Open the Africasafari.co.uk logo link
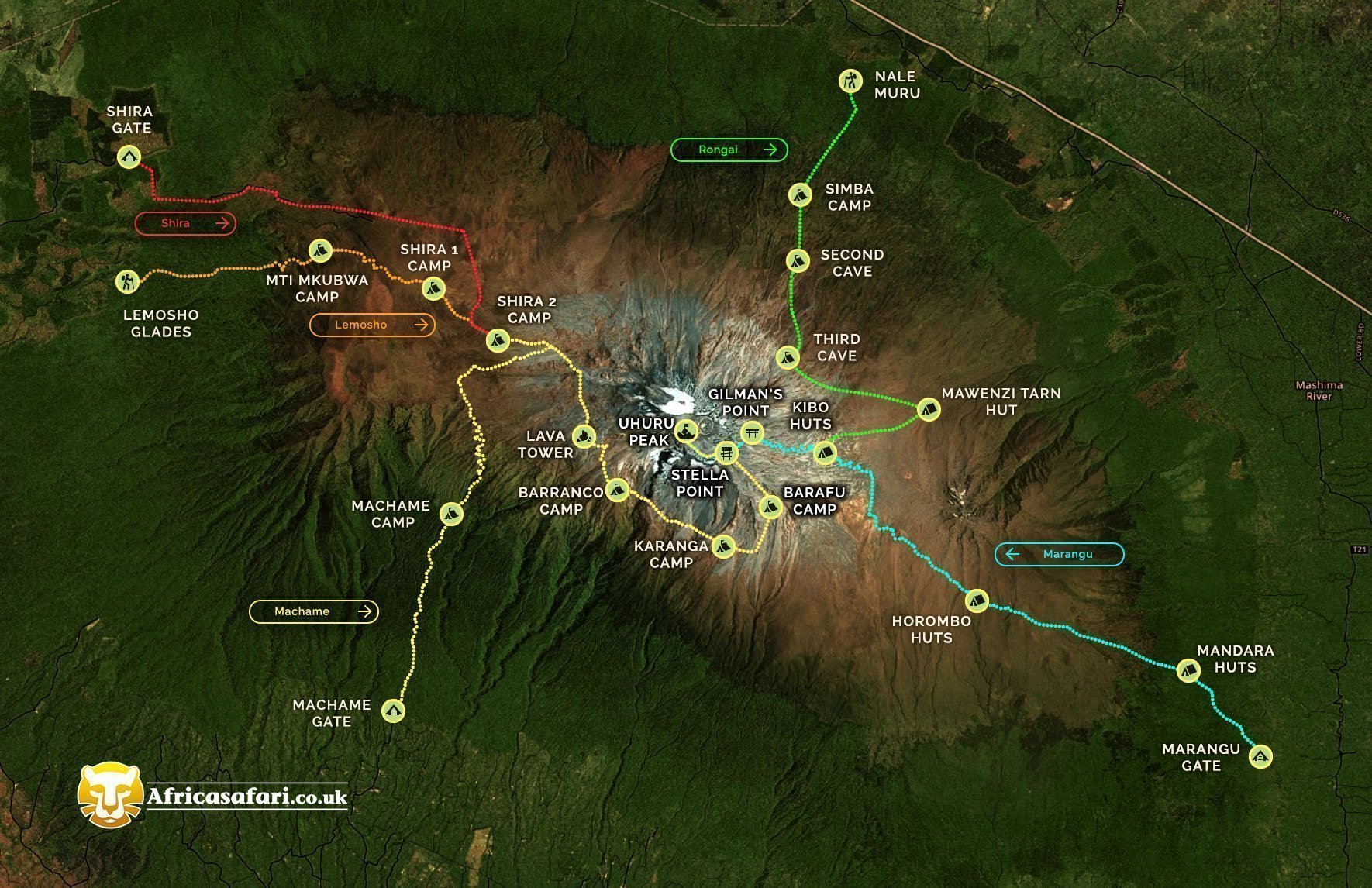 pos(213,795)
